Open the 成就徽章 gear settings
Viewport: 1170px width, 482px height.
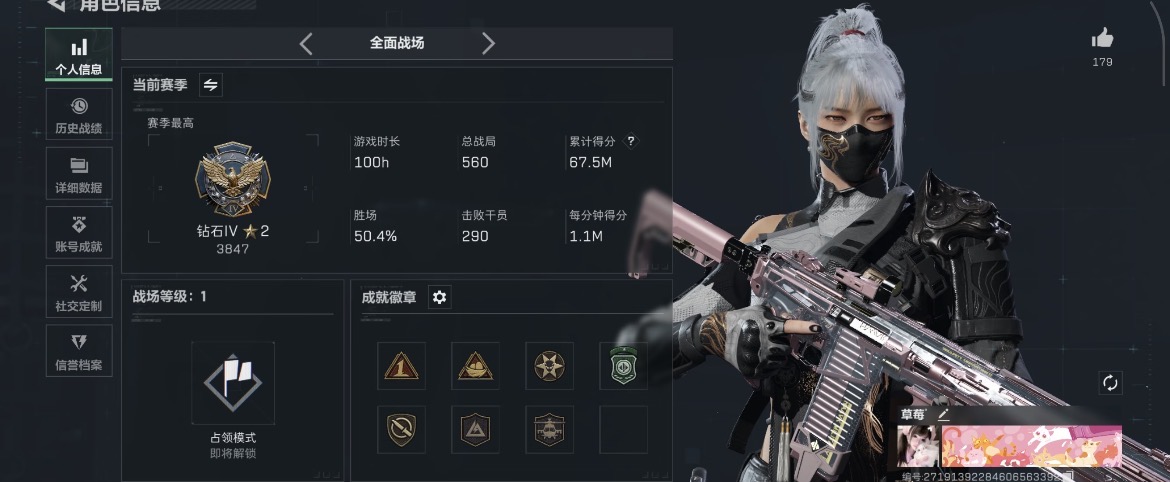tap(439, 297)
